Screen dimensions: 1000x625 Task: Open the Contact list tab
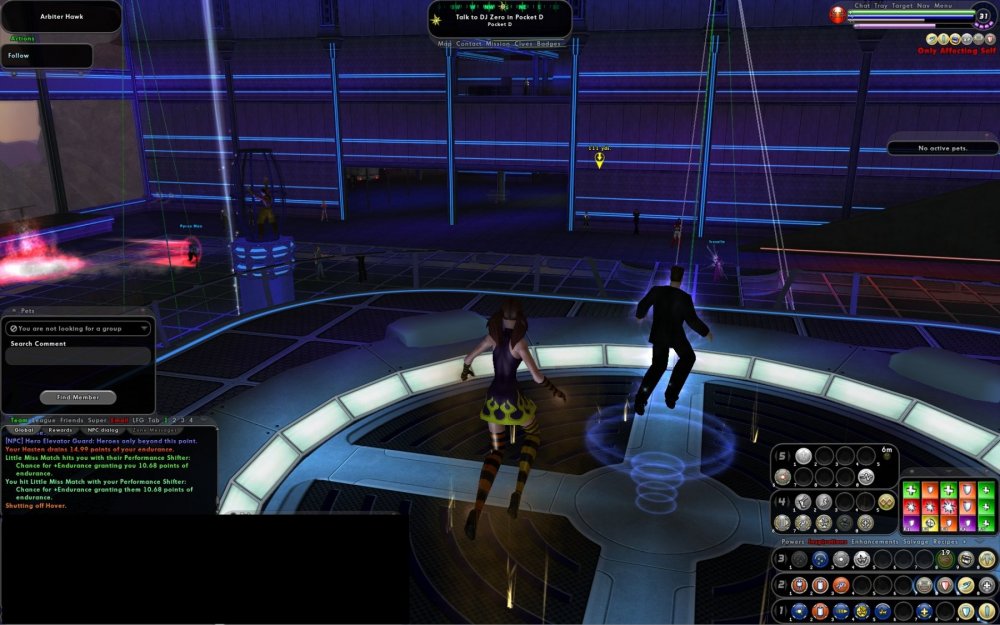[469, 44]
